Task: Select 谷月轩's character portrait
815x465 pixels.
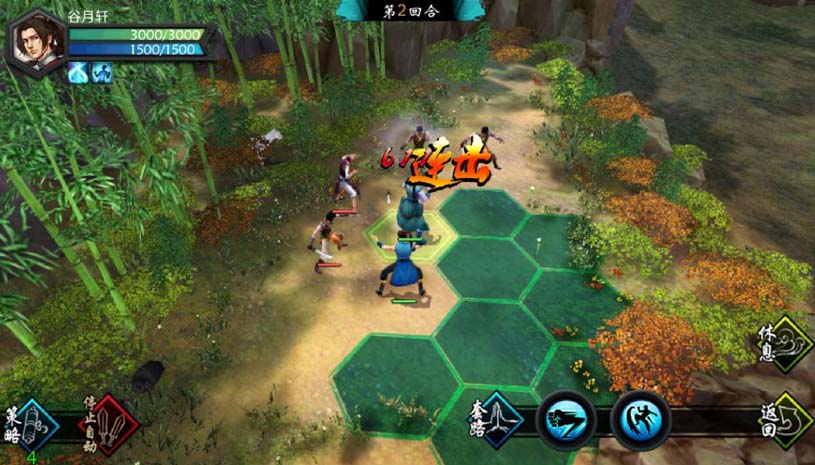Action: [38, 41]
